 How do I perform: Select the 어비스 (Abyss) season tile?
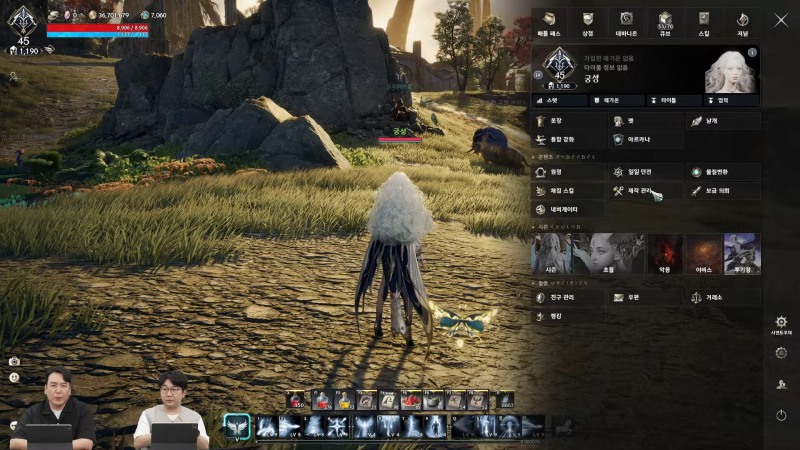(704, 255)
